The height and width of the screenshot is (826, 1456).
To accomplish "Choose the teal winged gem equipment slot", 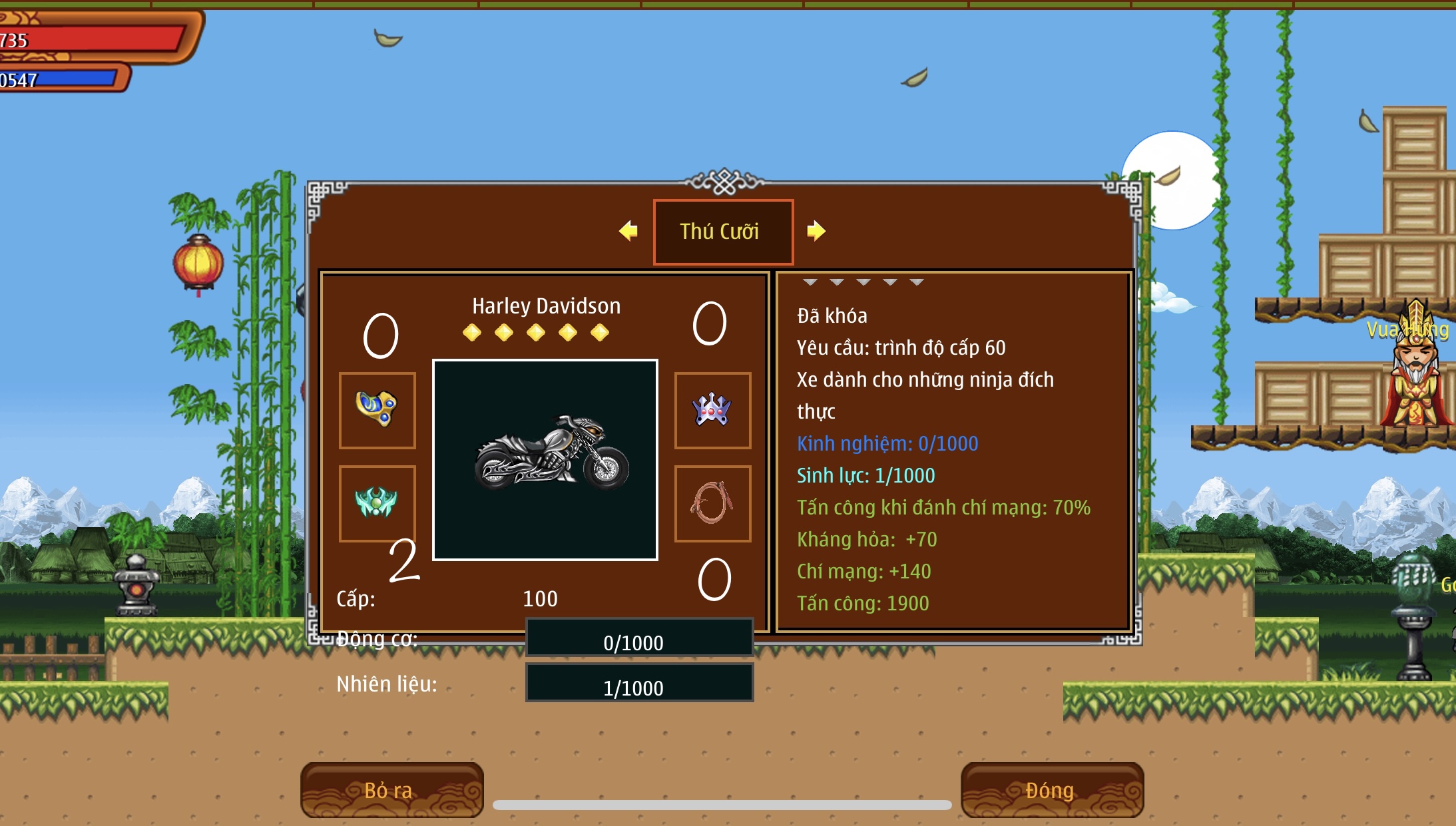I will pyautogui.click(x=377, y=503).
